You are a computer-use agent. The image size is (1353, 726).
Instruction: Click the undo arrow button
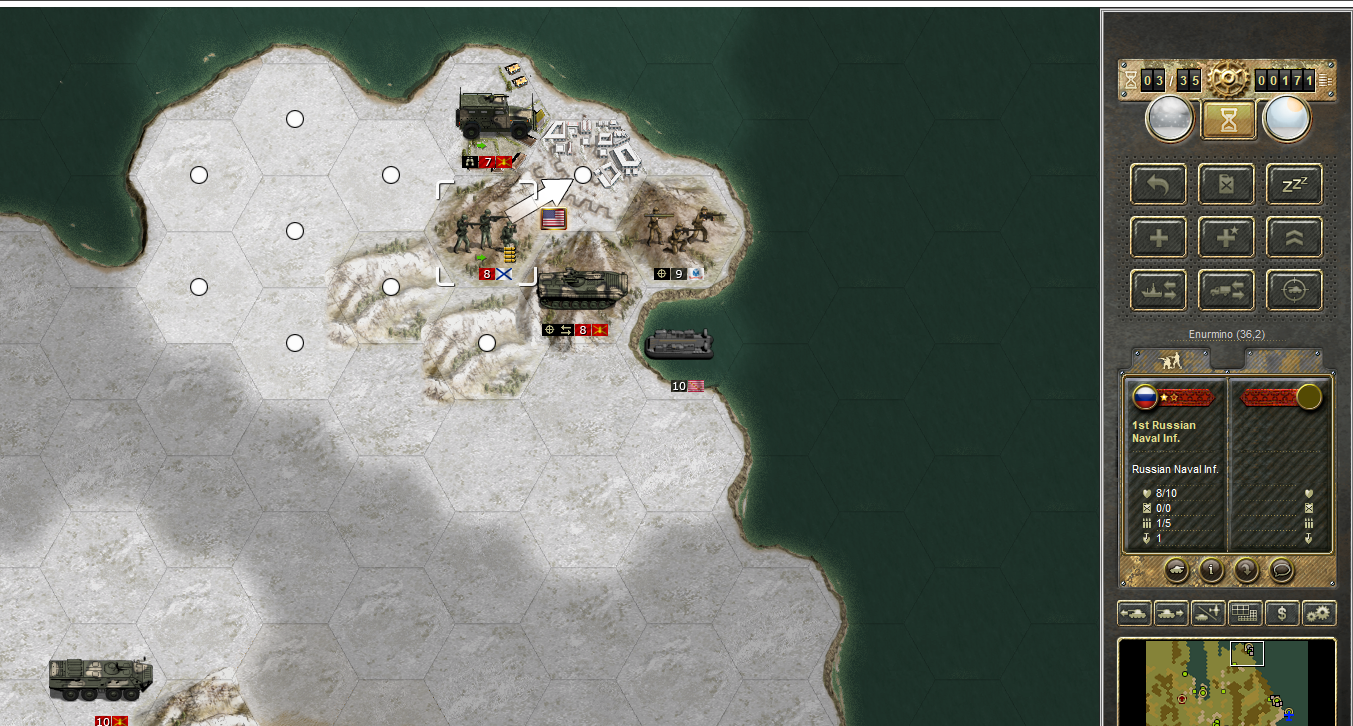point(1158,184)
